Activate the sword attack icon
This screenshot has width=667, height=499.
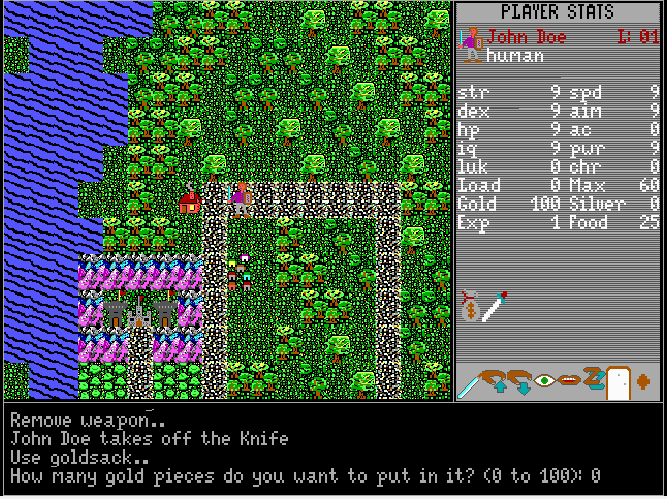pyautogui.click(x=468, y=383)
